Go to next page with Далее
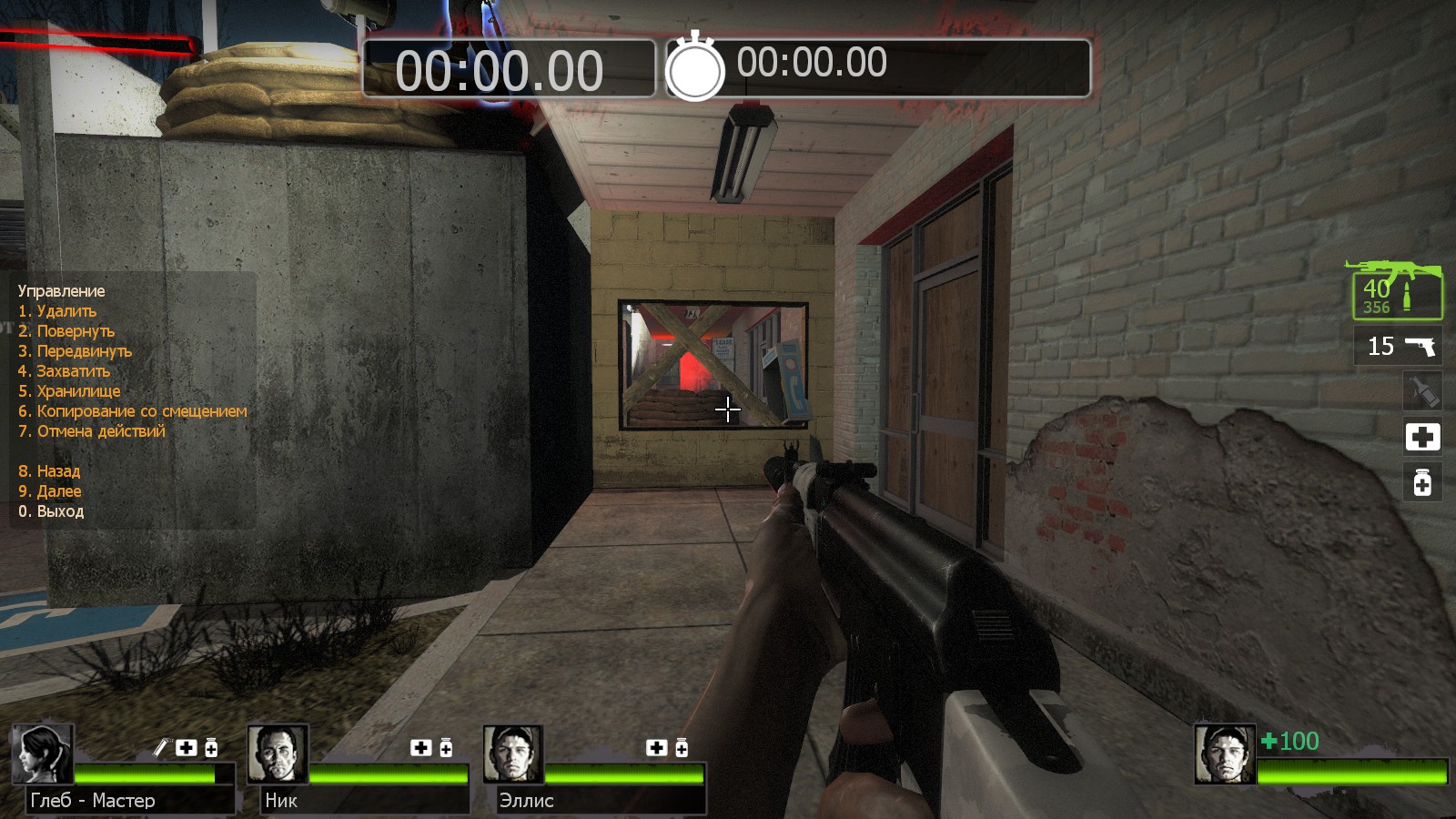The height and width of the screenshot is (819, 1456). [50, 491]
